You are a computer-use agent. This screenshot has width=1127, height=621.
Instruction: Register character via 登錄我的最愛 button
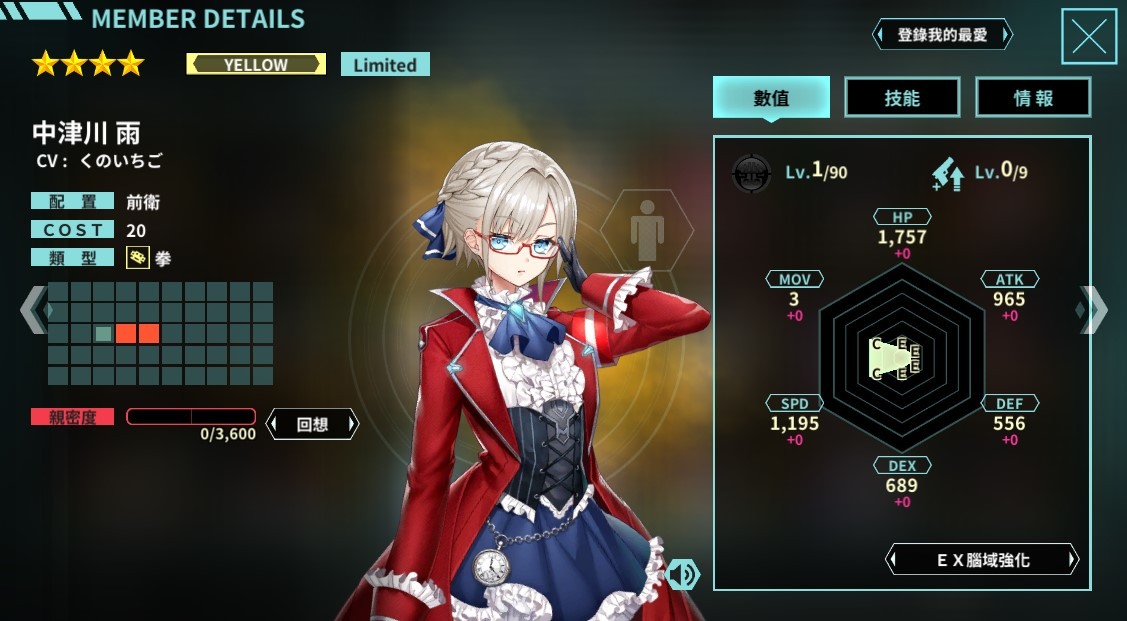tap(942, 35)
